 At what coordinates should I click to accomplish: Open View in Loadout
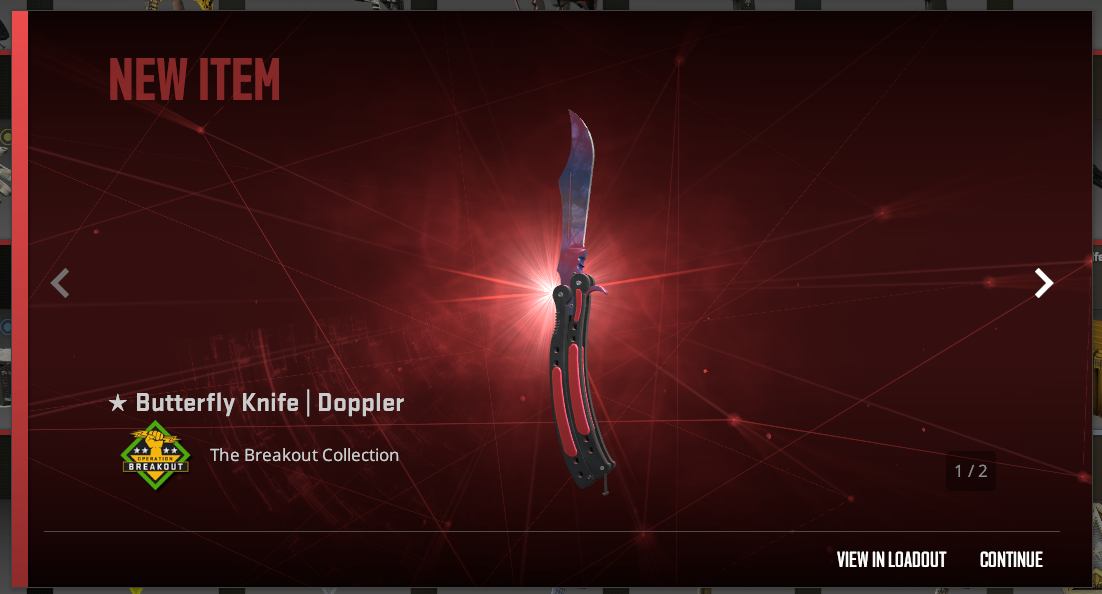coord(891,560)
